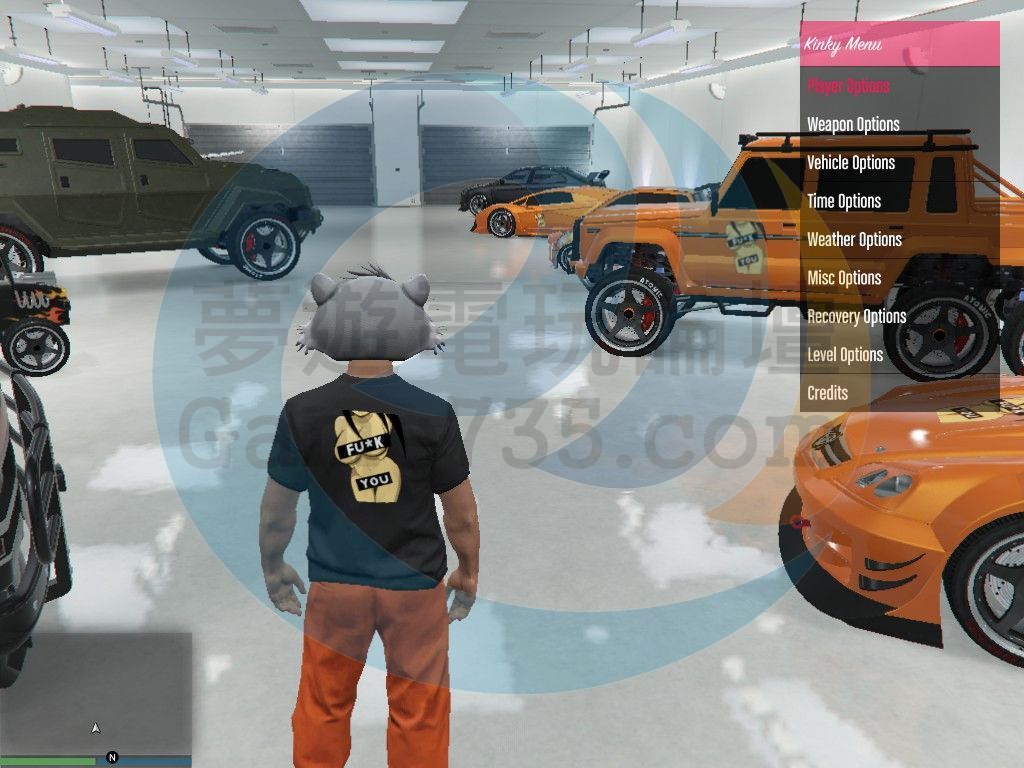
Task: Open Weapon Options
Action: 853,124
